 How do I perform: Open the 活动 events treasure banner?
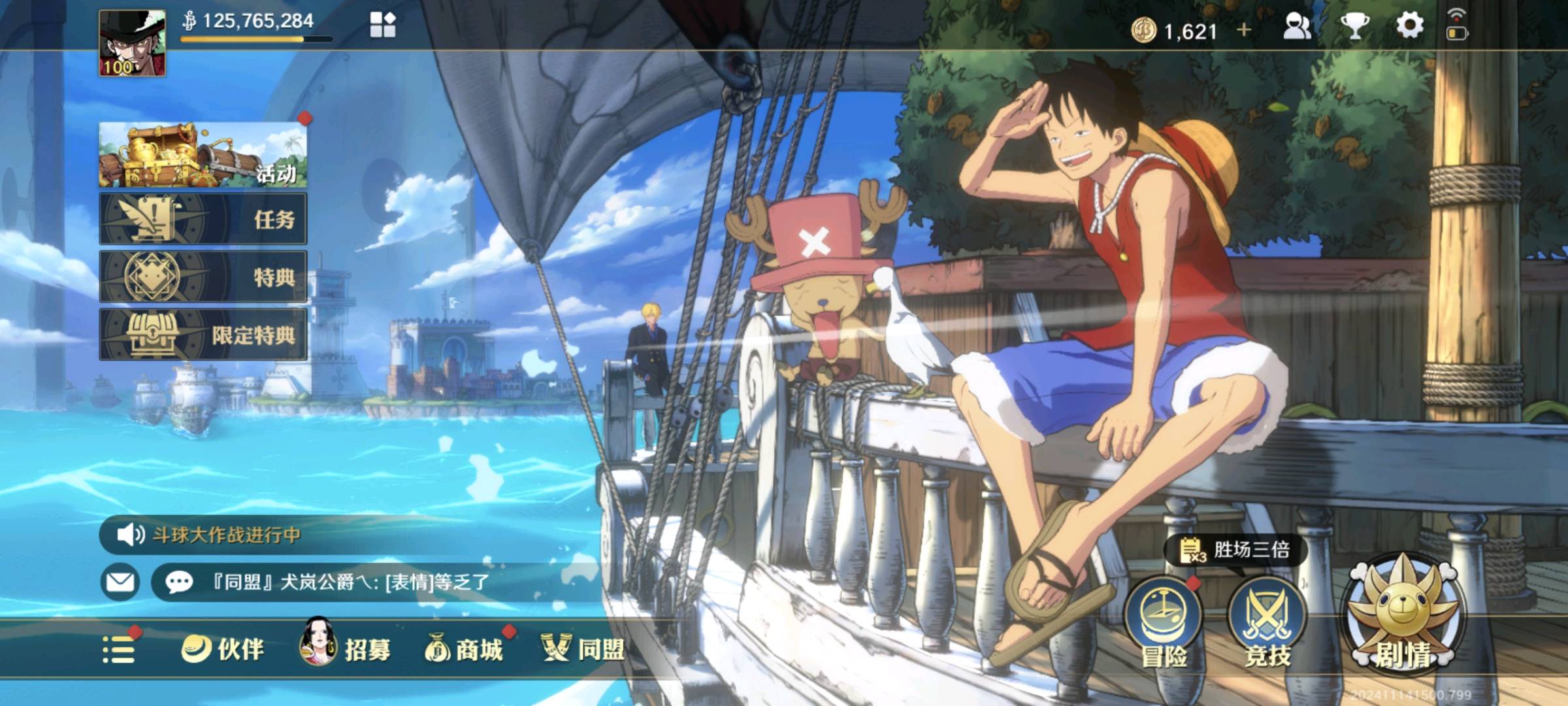203,155
